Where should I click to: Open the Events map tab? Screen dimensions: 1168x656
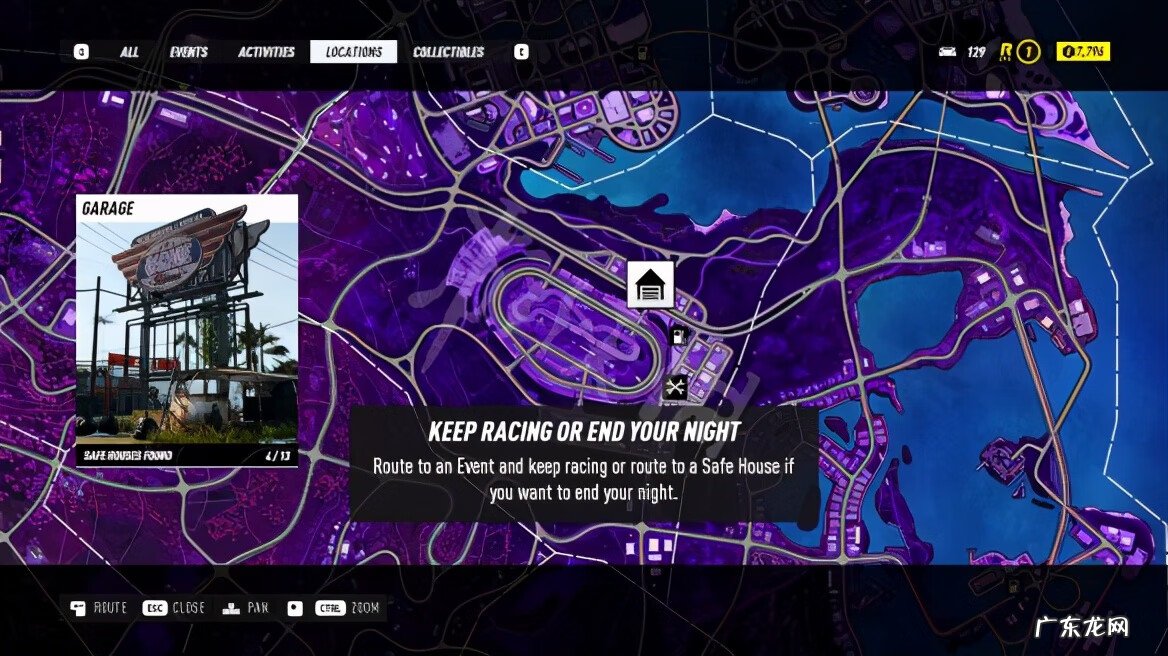pos(189,52)
